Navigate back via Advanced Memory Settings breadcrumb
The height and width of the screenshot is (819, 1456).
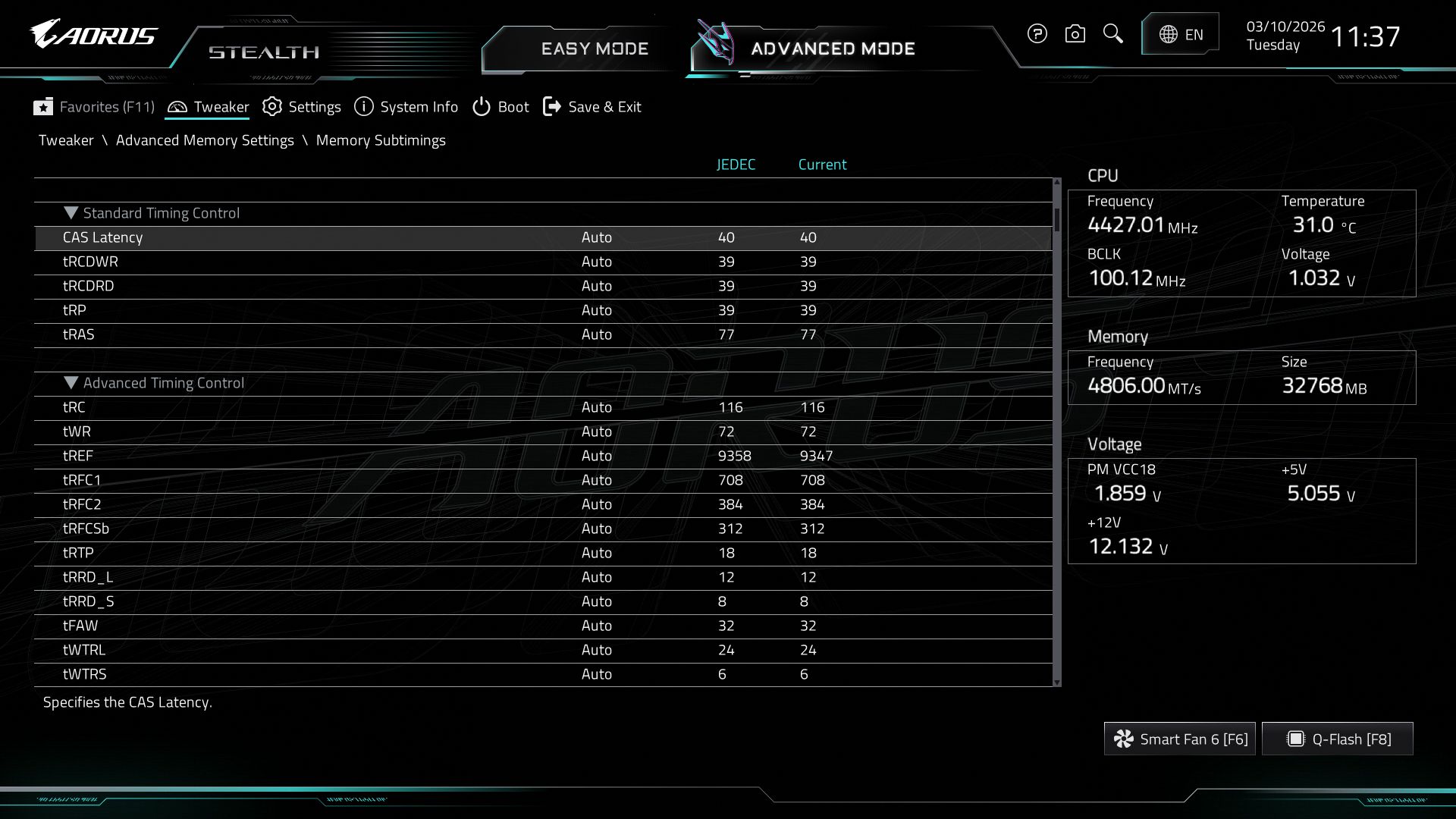click(x=206, y=140)
